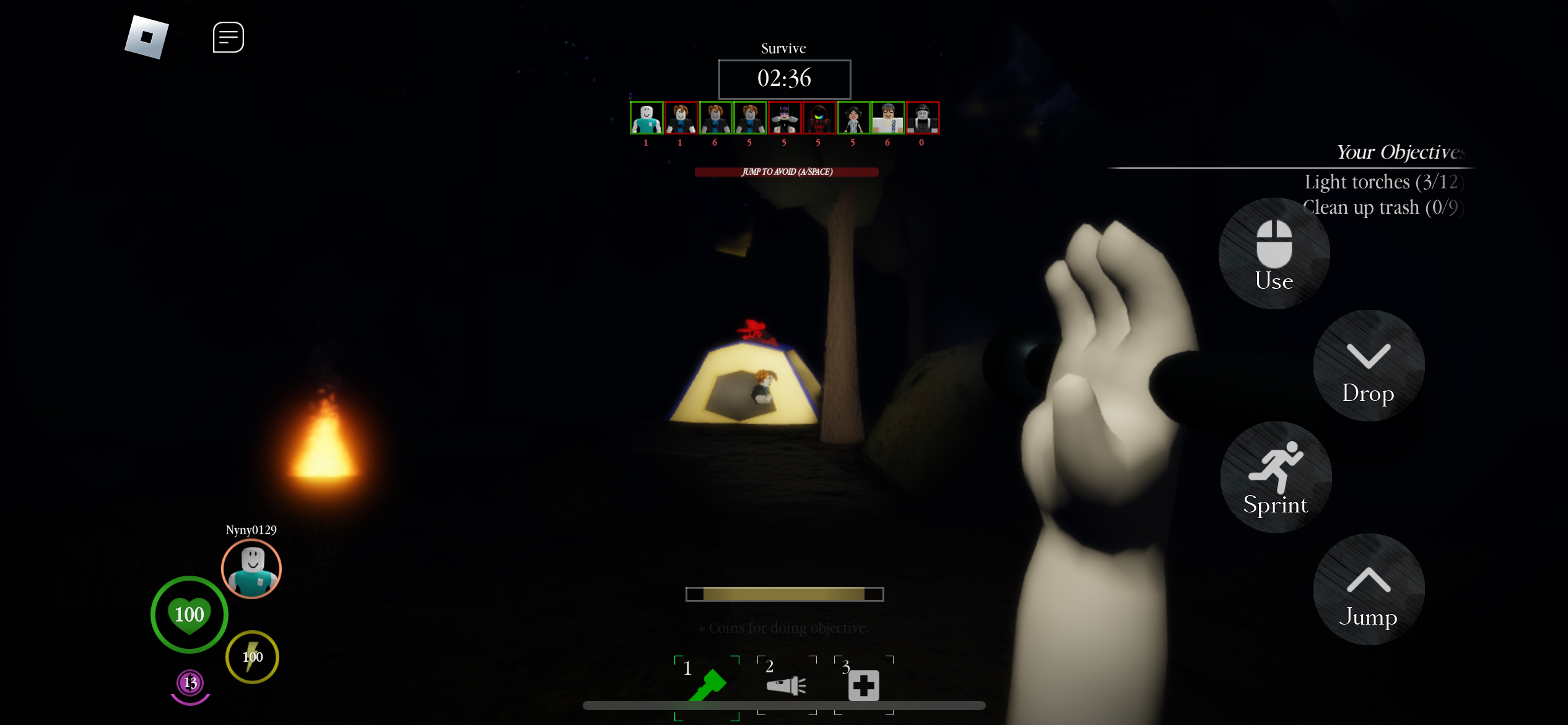Tap the Drop button
The height and width of the screenshot is (725, 1568).
(x=1368, y=366)
